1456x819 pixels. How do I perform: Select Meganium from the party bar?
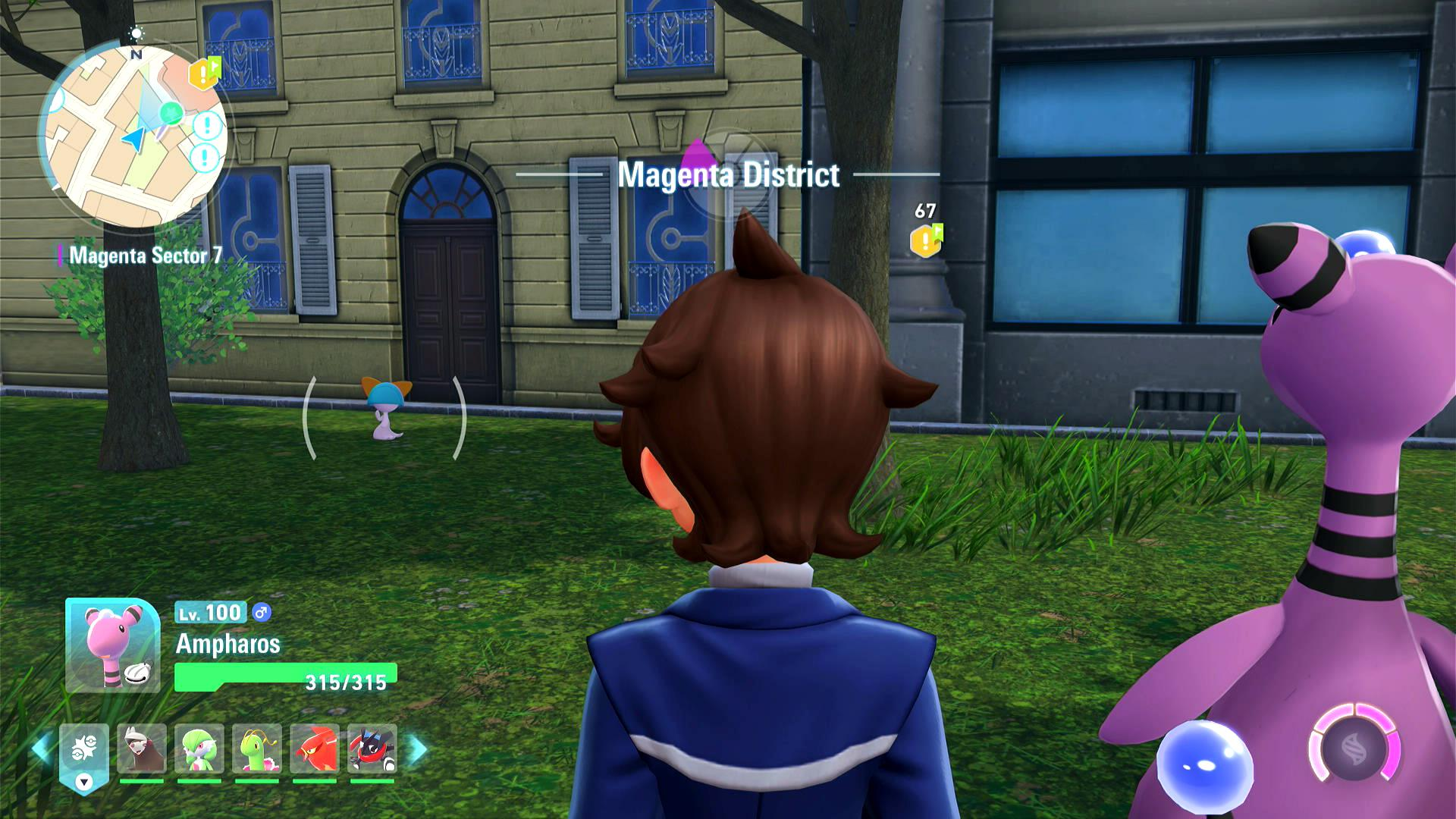(x=257, y=749)
